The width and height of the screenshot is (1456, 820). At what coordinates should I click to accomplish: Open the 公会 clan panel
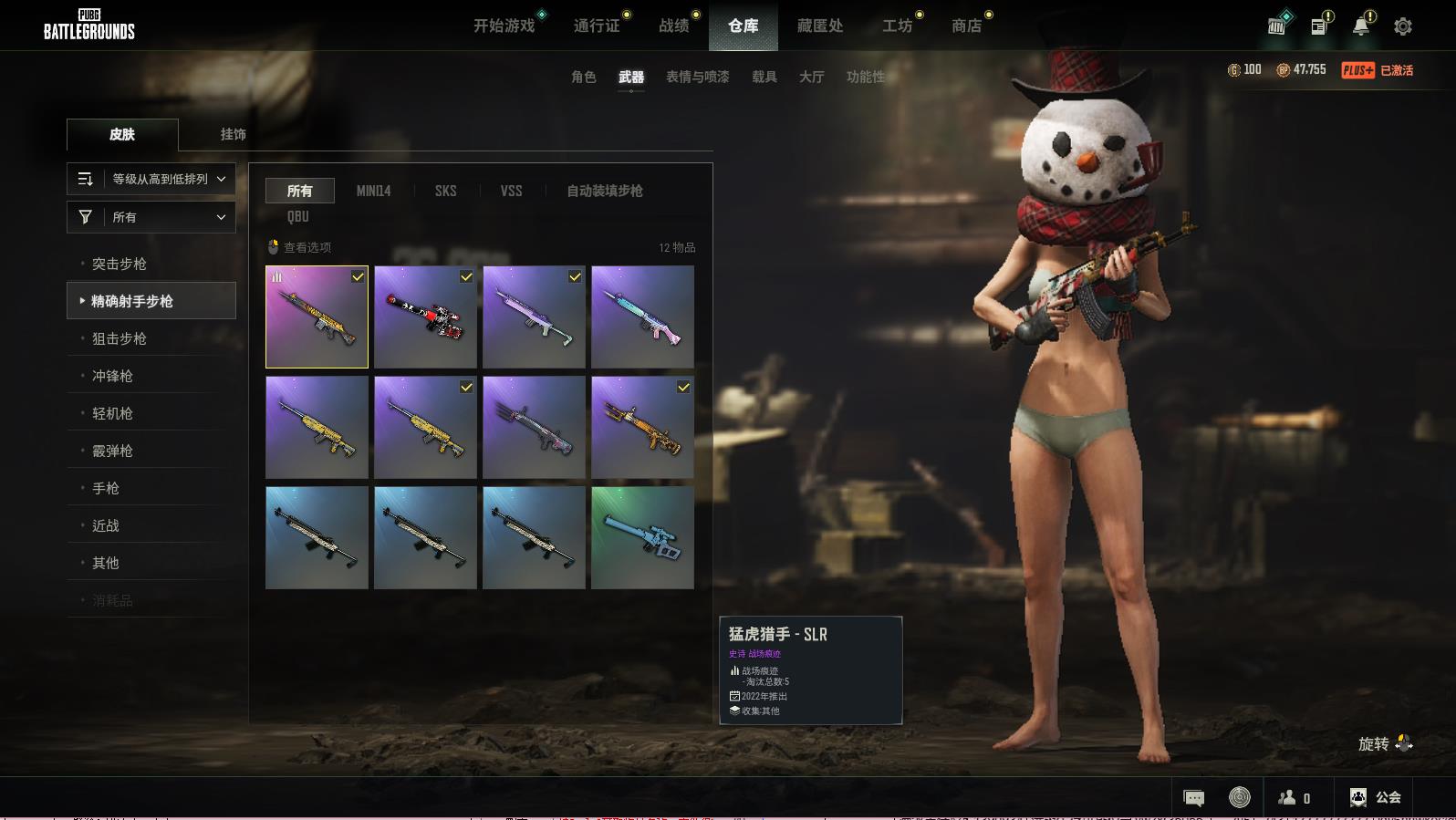pyautogui.click(x=1376, y=797)
